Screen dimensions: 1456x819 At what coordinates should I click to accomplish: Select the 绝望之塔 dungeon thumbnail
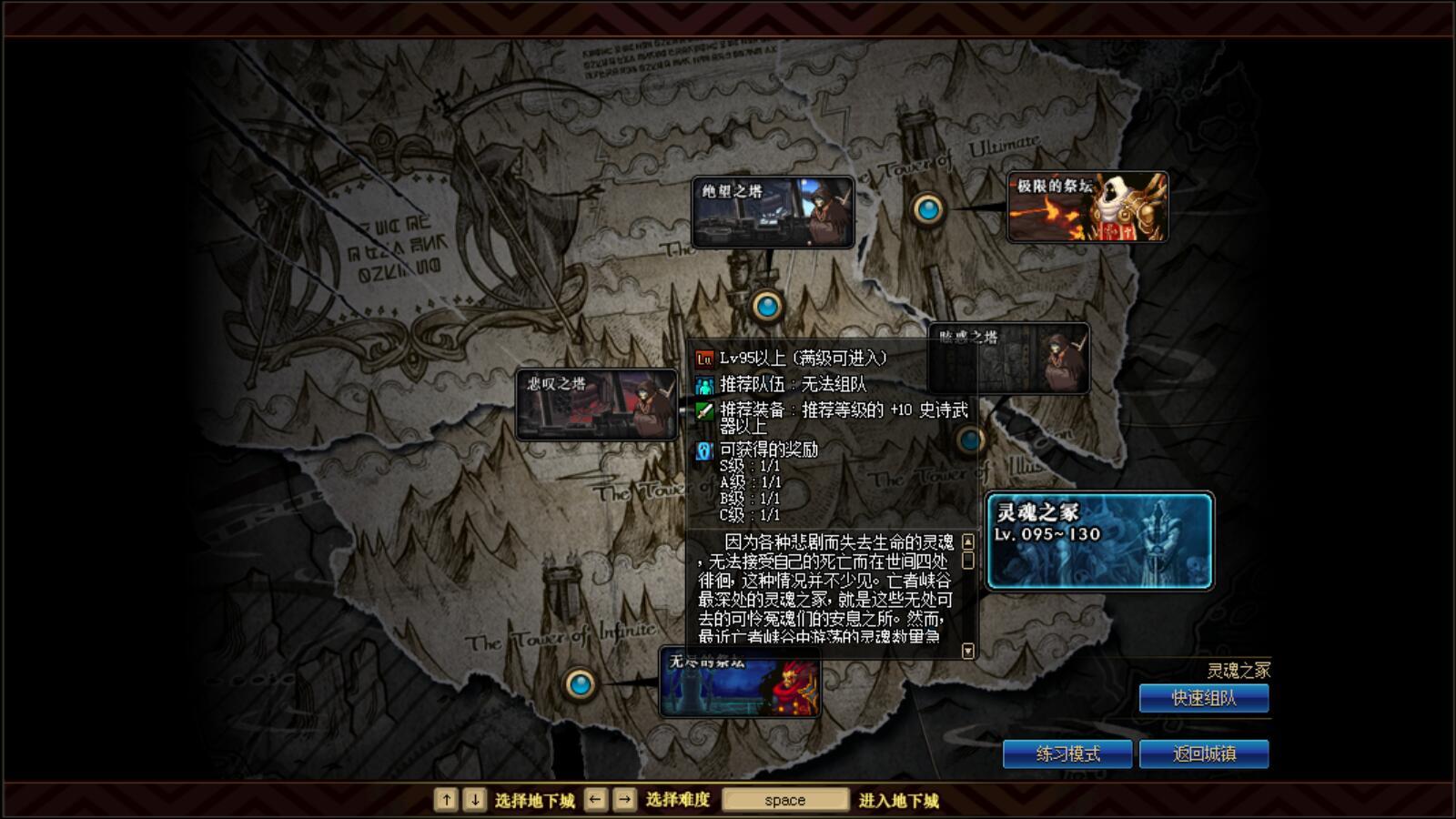click(x=773, y=211)
